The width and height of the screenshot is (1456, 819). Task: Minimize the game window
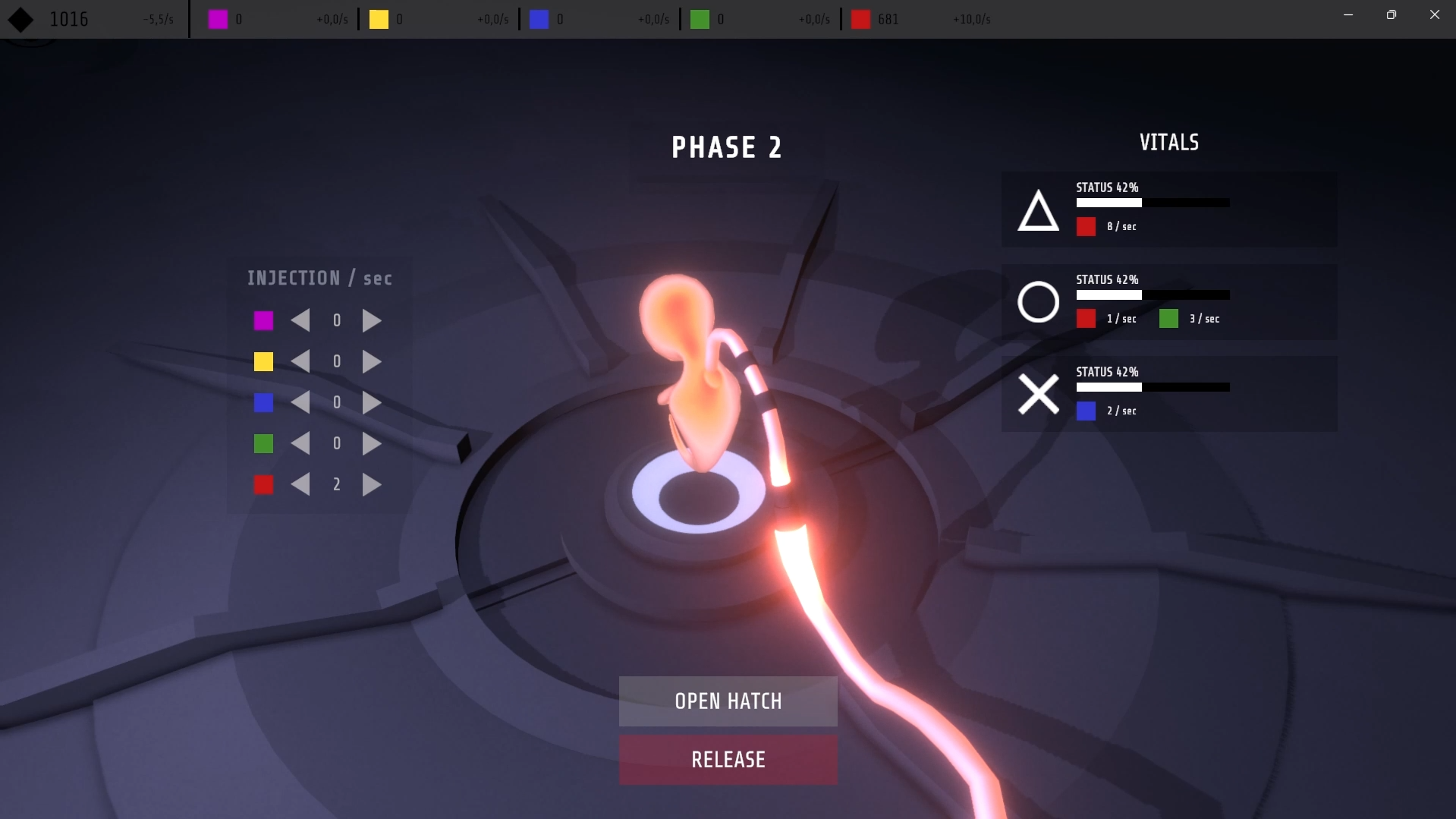(x=1348, y=14)
